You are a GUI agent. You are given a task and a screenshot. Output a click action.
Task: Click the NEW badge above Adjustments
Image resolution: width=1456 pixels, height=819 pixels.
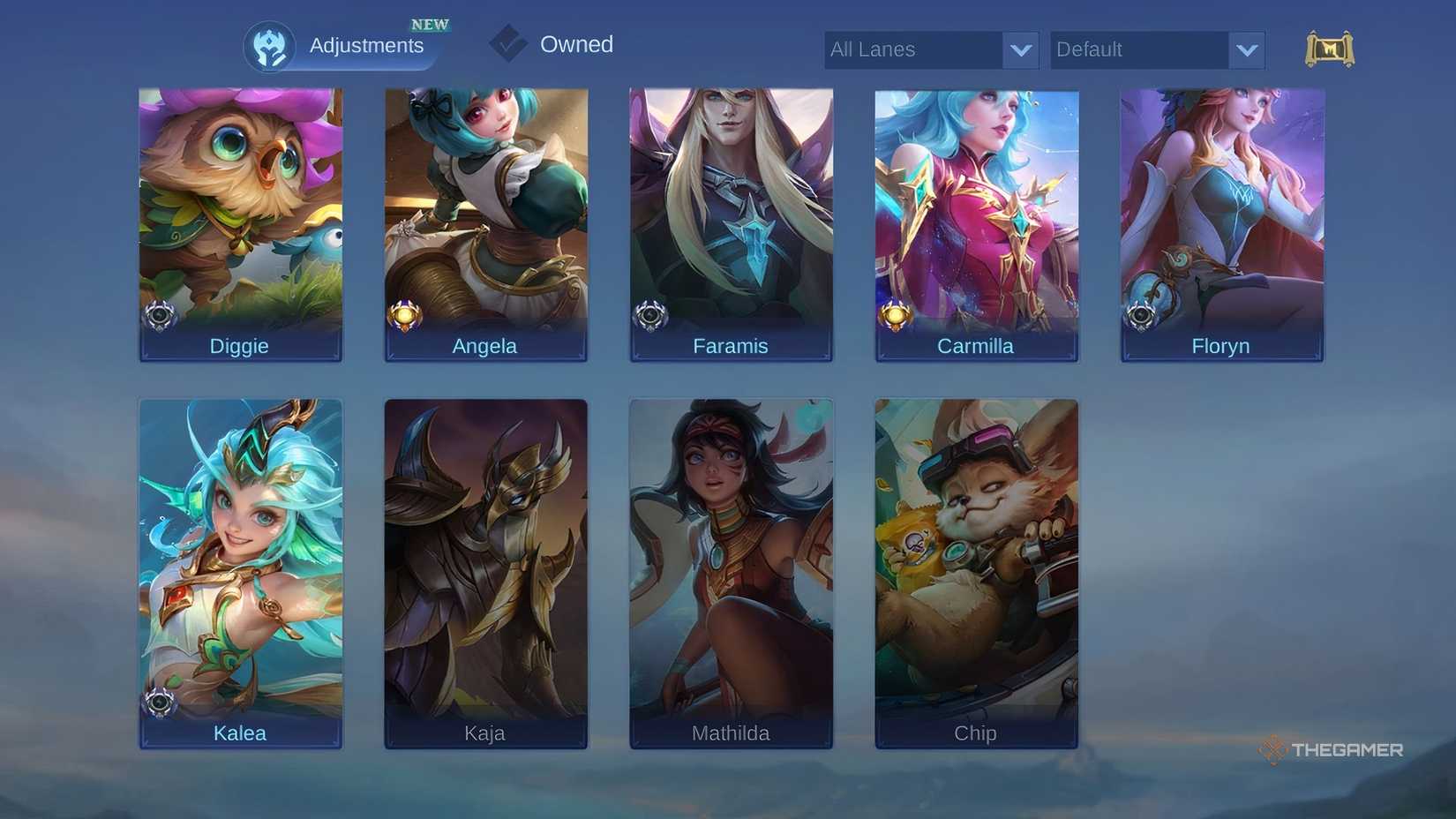430,24
